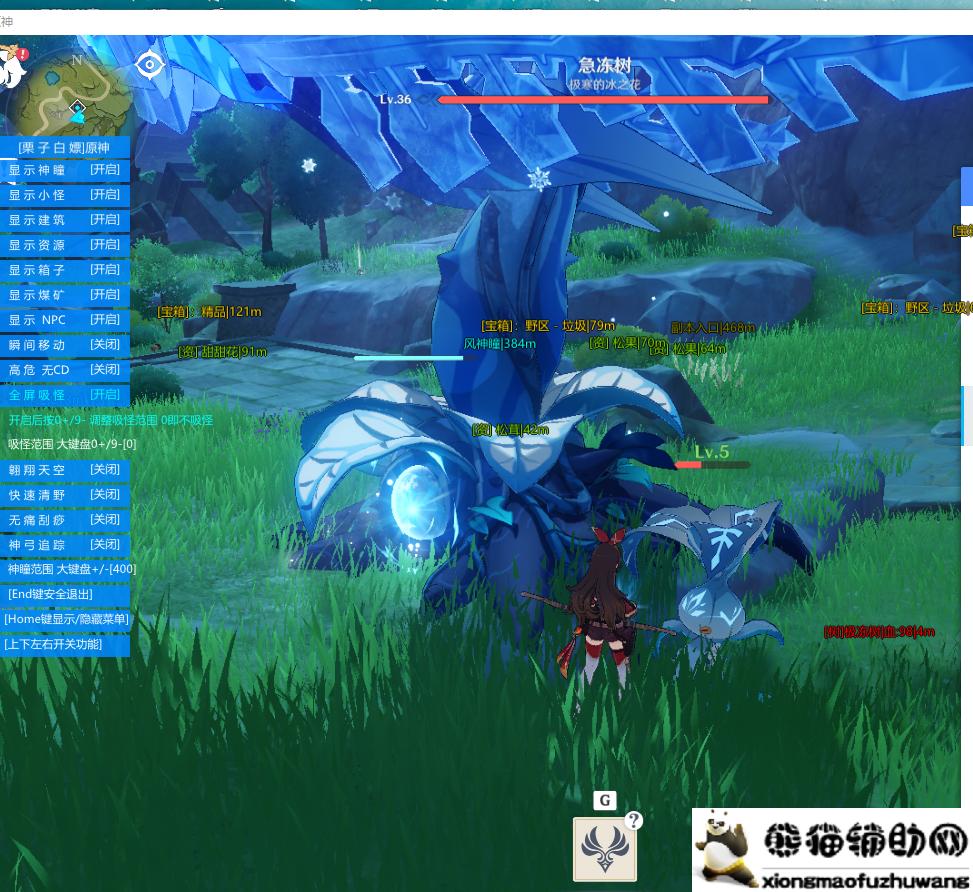Screen dimensions: 973x892
Task: Toggle the 显示 NPC option
Action: [65, 320]
